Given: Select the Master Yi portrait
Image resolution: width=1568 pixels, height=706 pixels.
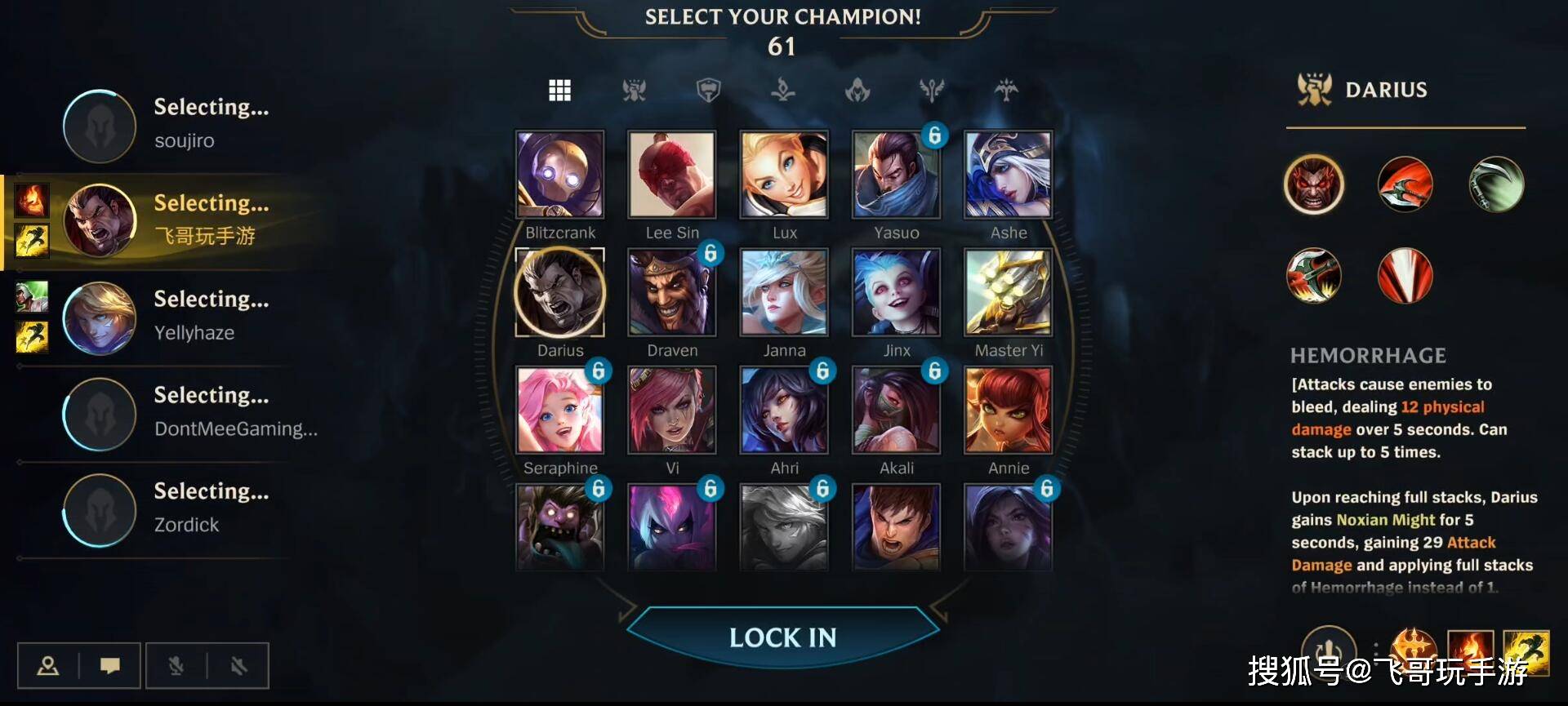Looking at the screenshot, I should pyautogui.click(x=1009, y=292).
